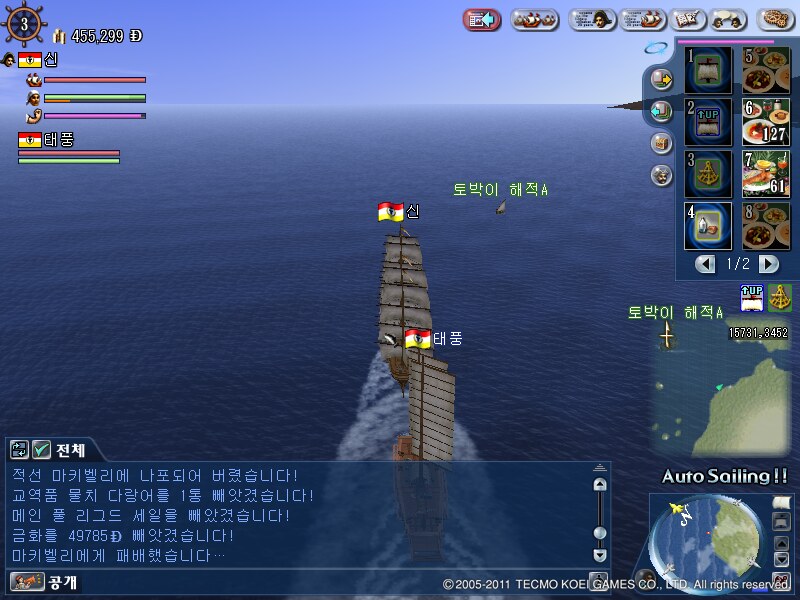Activate the sail UP skill in slot 2
The image size is (800, 600).
tap(708, 122)
